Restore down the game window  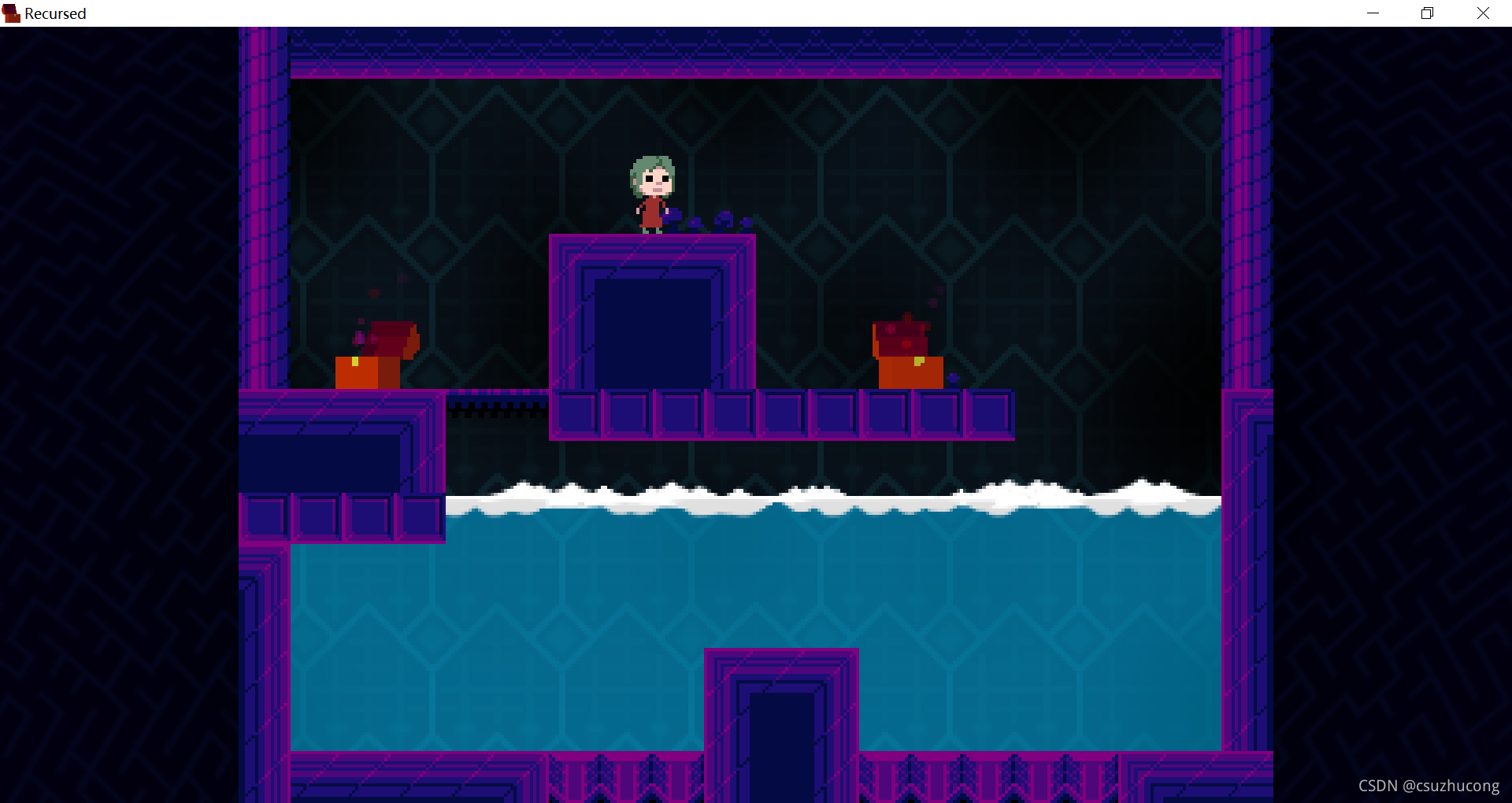click(1427, 13)
